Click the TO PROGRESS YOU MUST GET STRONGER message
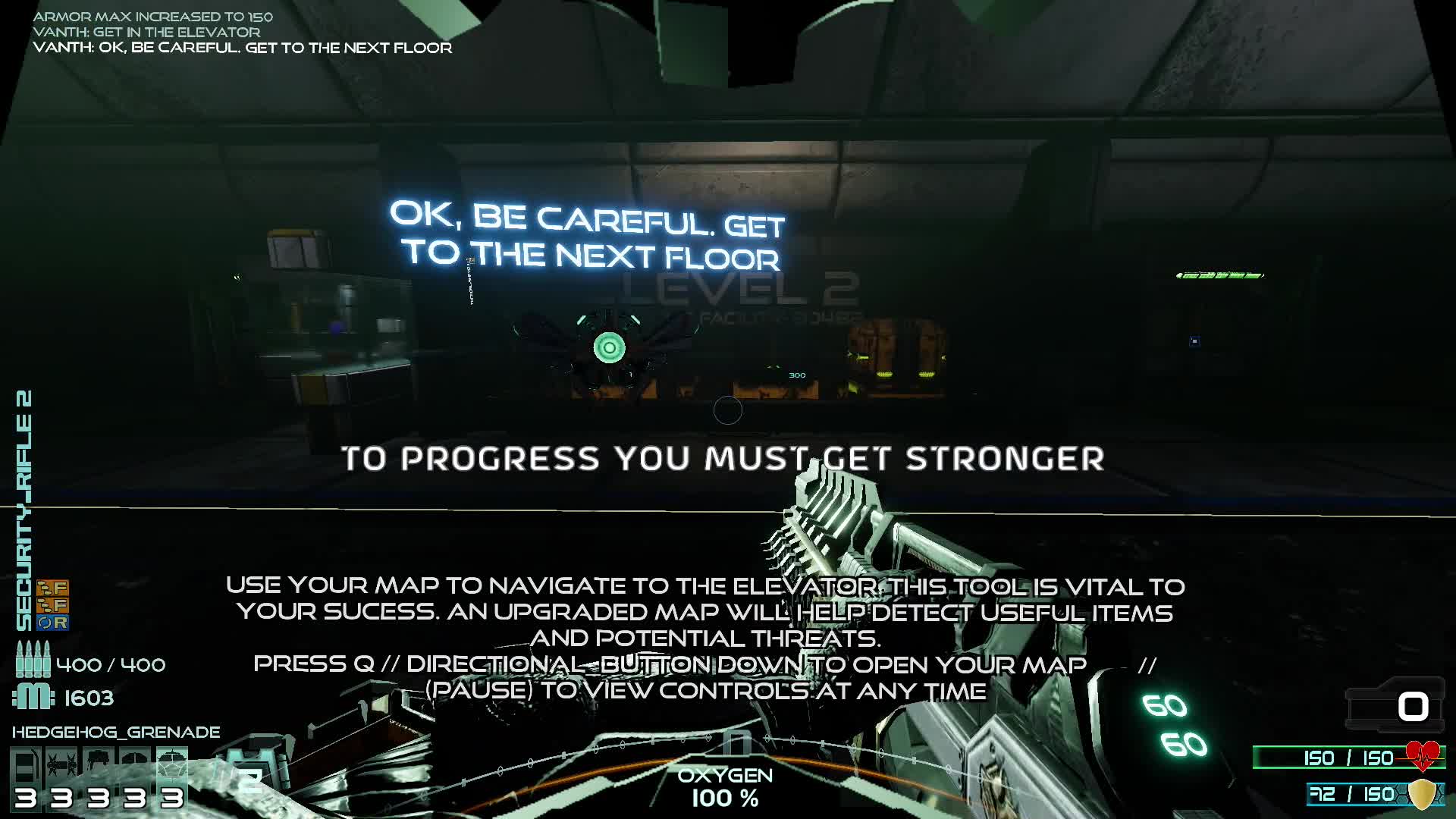This screenshot has height=819, width=1456. [x=724, y=459]
